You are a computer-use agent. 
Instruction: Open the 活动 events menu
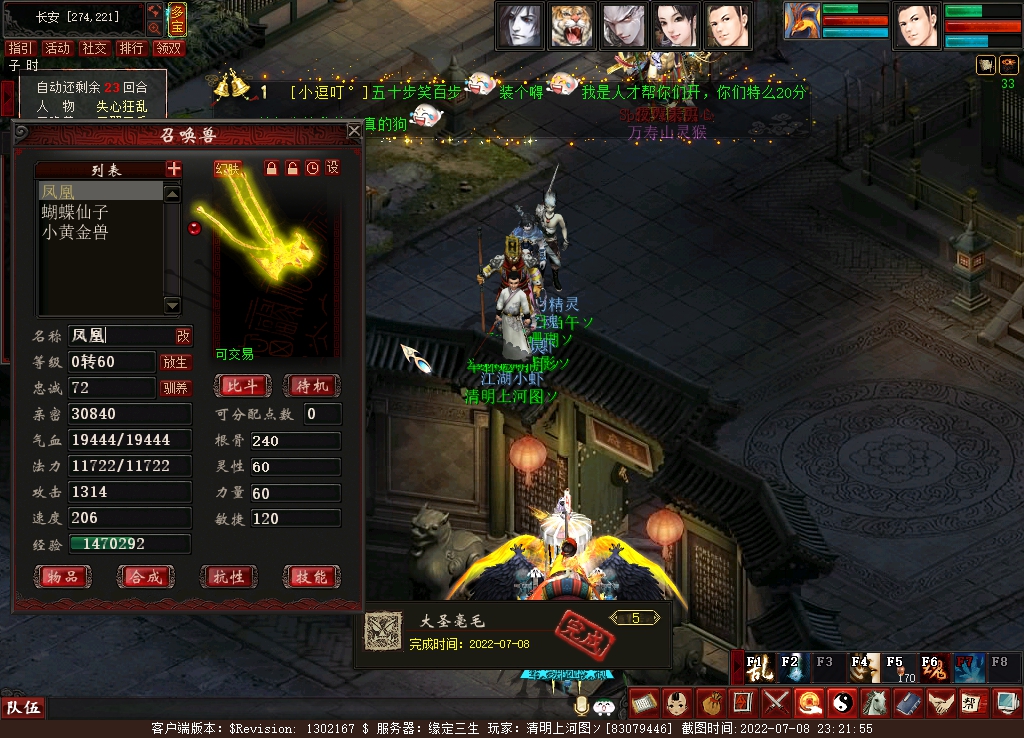tap(57, 48)
